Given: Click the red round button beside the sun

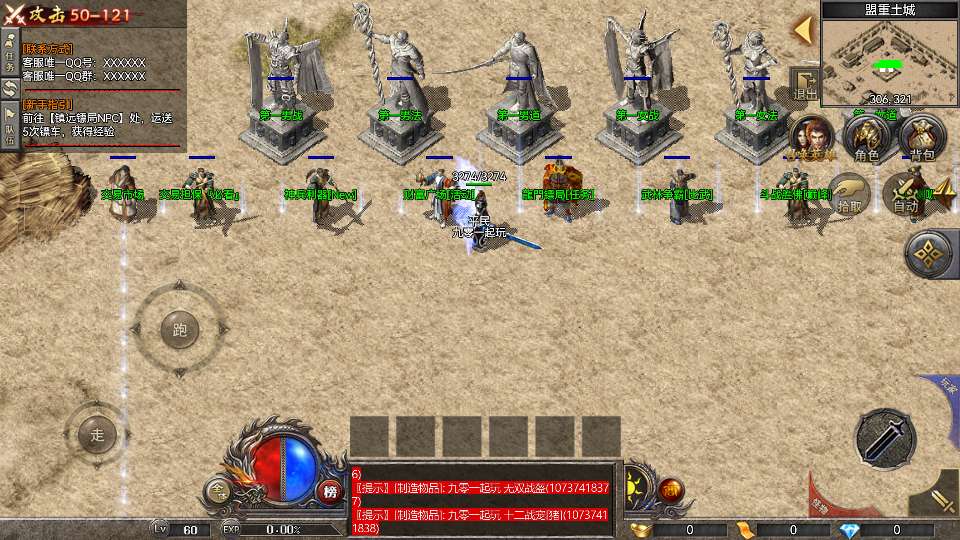Looking at the screenshot, I should 671,491.
